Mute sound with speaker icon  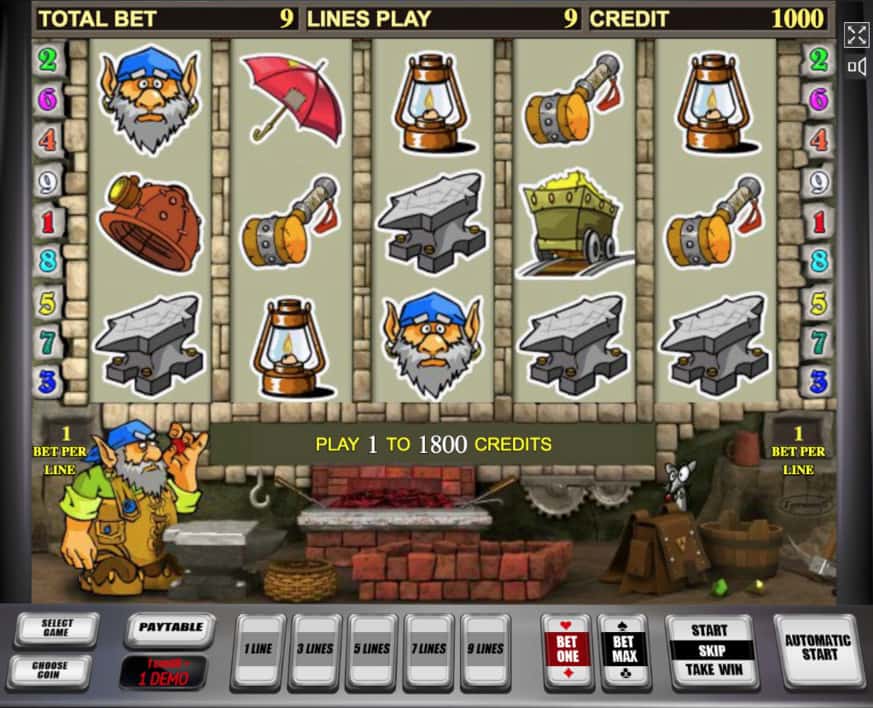click(x=856, y=67)
